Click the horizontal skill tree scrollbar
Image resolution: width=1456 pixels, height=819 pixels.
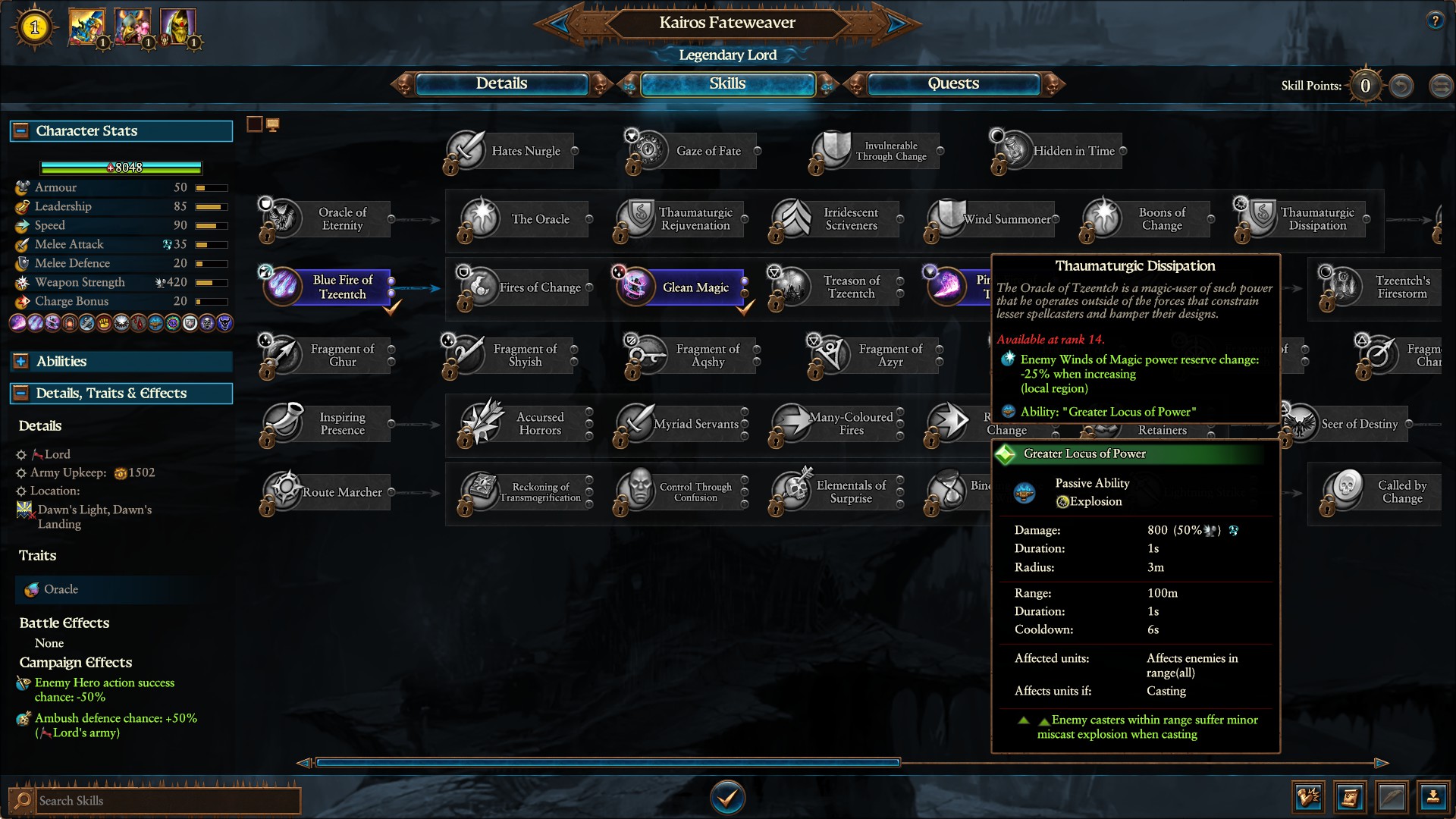607,761
